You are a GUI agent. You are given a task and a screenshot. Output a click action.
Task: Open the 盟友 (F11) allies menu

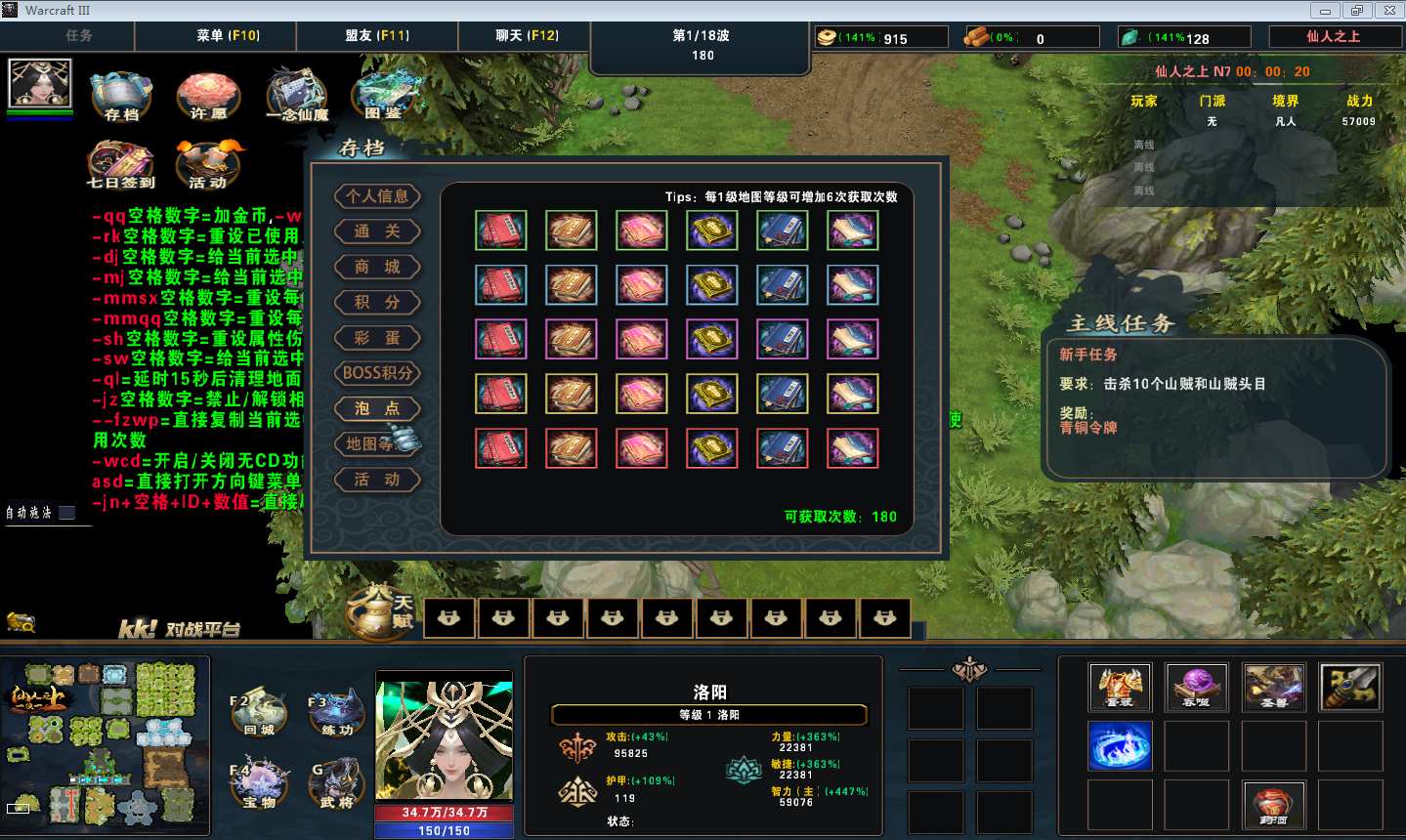(x=377, y=35)
